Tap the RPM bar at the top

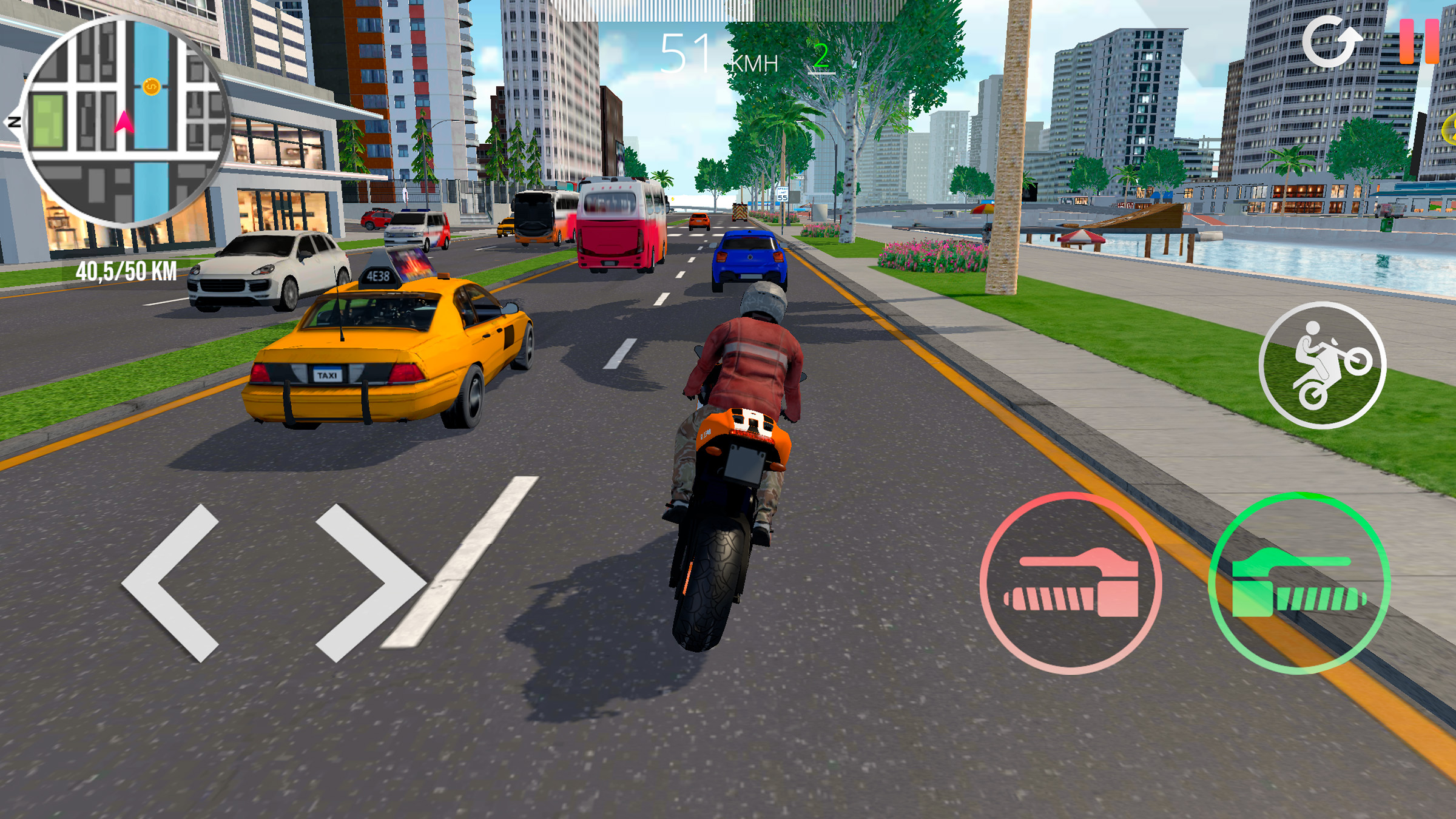[x=728, y=9]
